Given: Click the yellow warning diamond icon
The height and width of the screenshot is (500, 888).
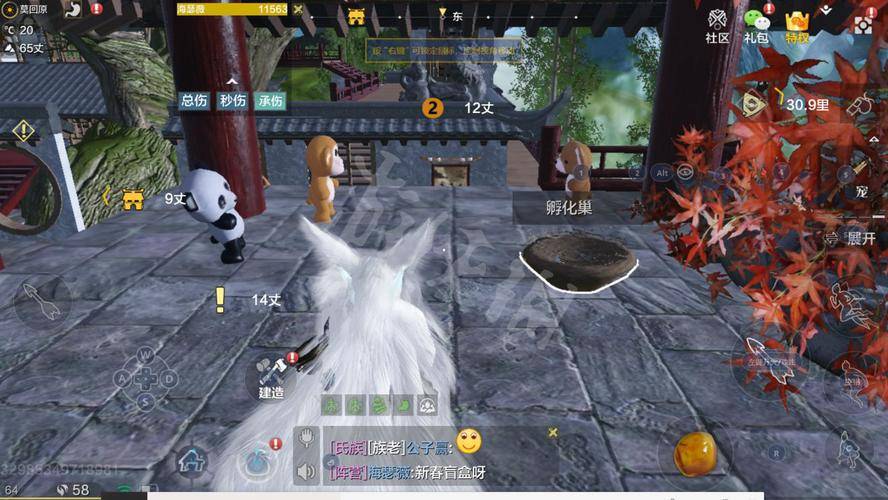Looking at the screenshot, I should coord(23,131).
